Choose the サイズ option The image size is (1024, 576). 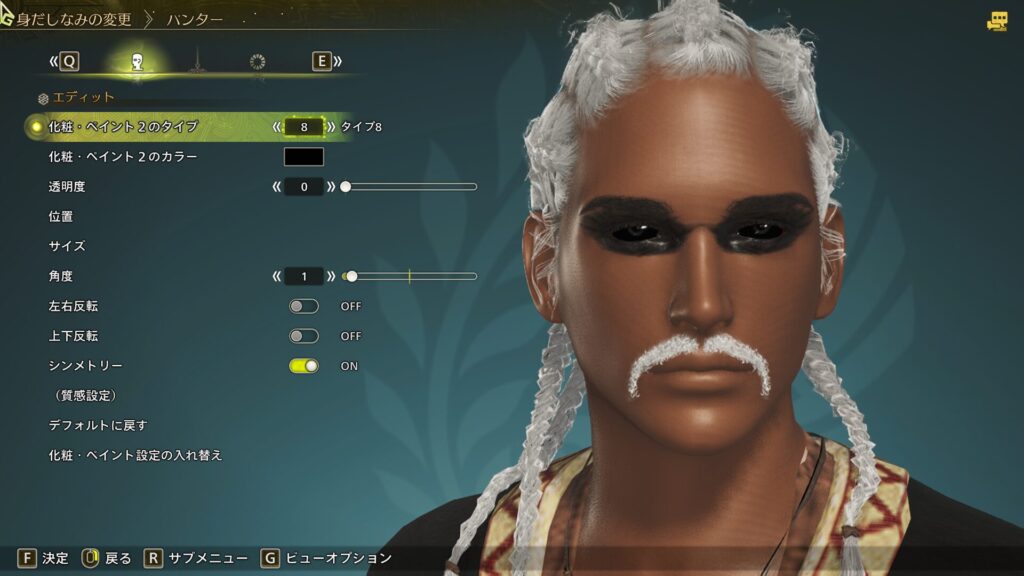click(67, 246)
